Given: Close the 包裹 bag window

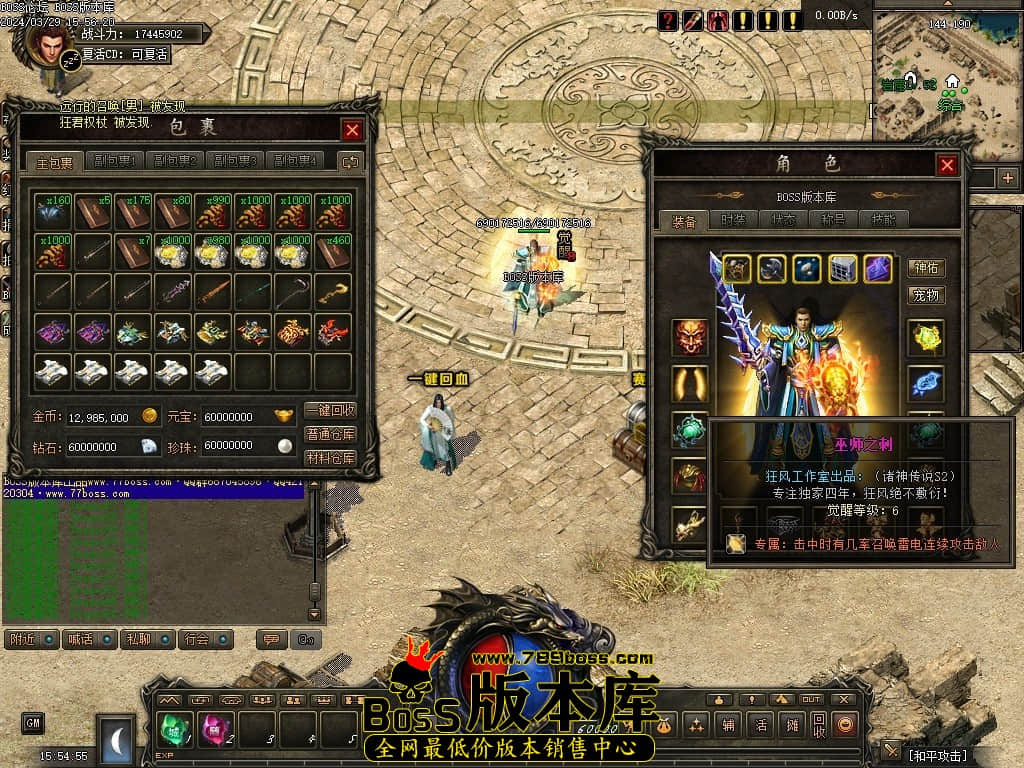Looking at the screenshot, I should click(352, 130).
